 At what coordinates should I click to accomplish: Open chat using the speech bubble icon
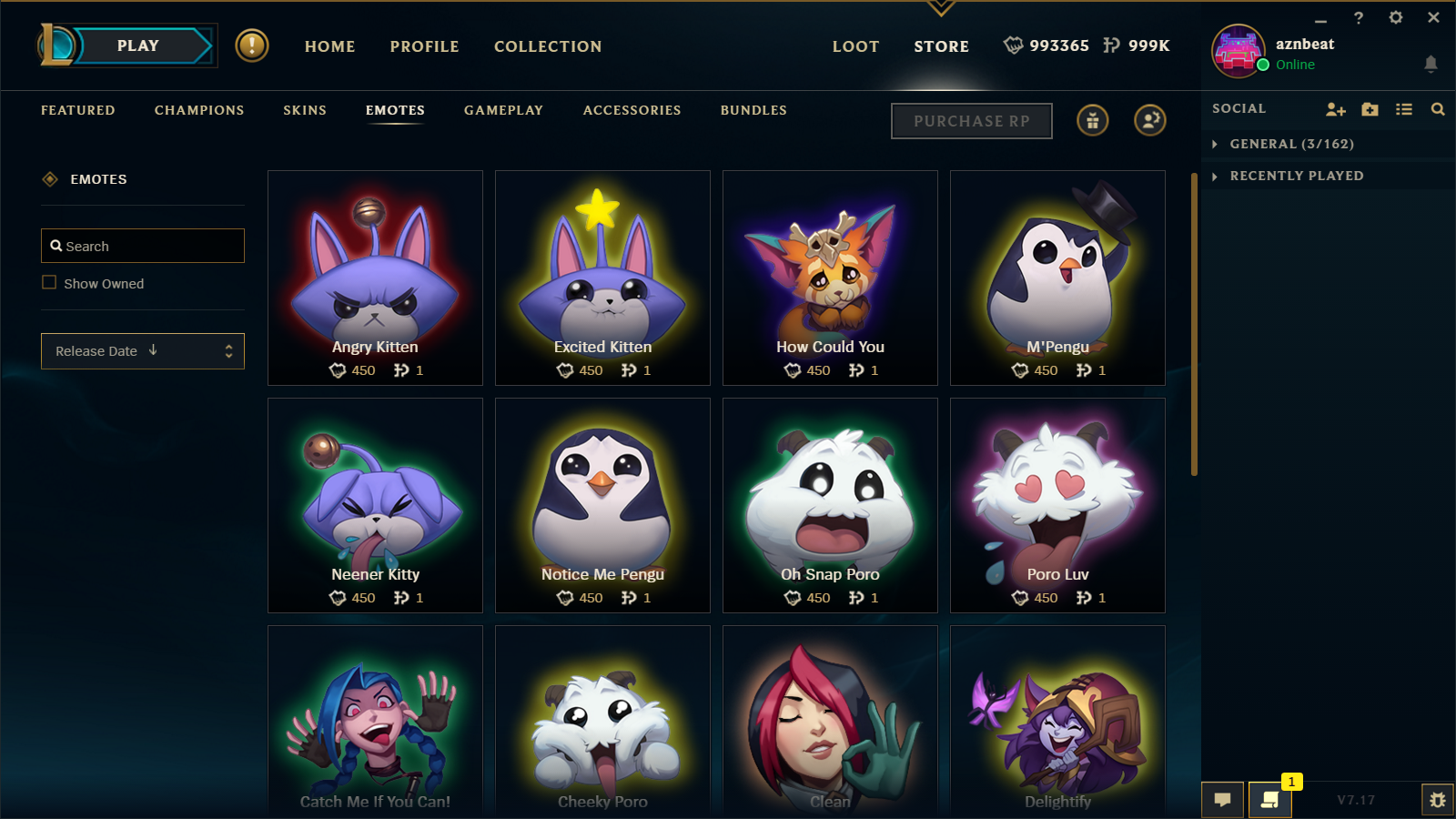pos(1222,799)
